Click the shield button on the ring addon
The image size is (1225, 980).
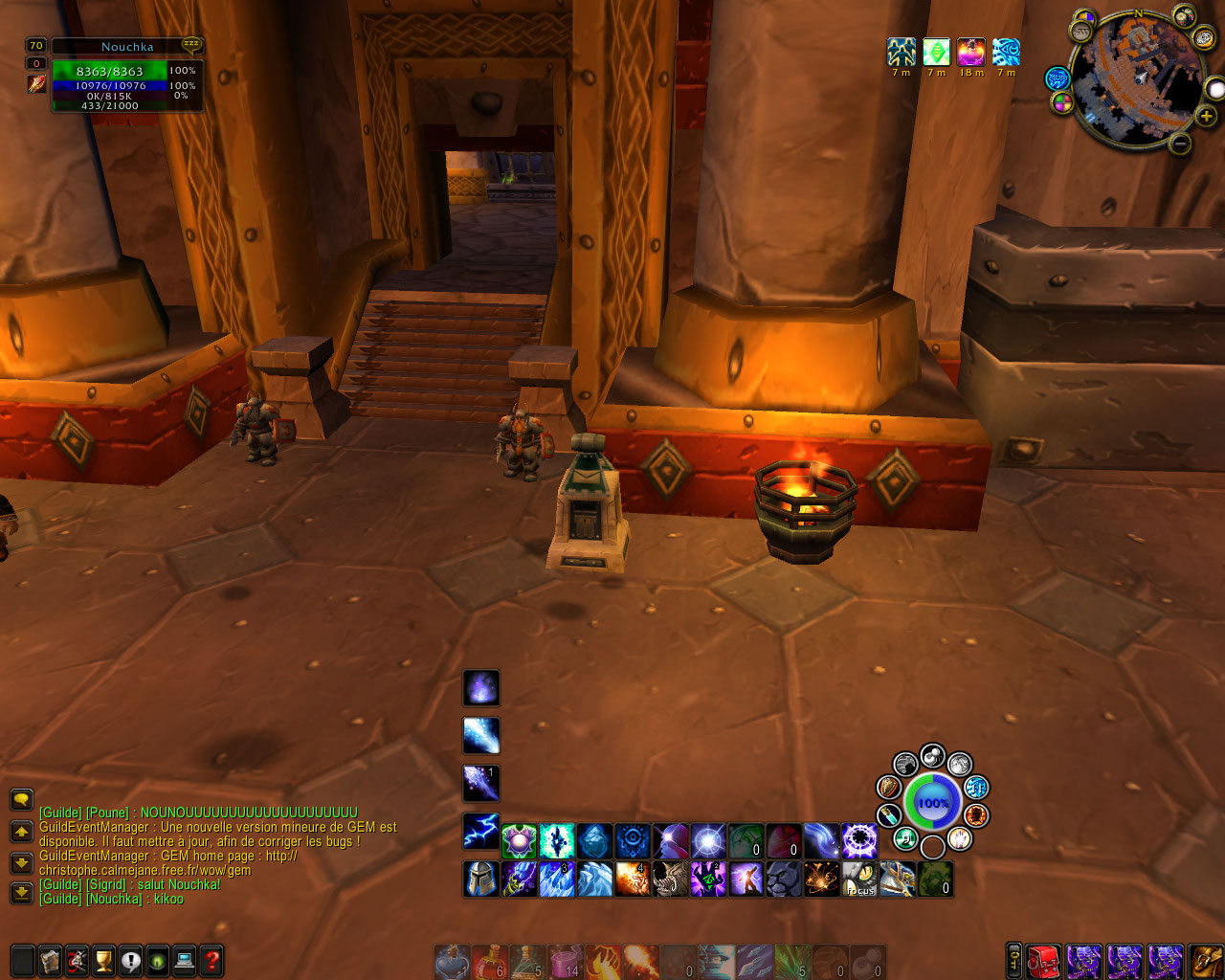889,787
